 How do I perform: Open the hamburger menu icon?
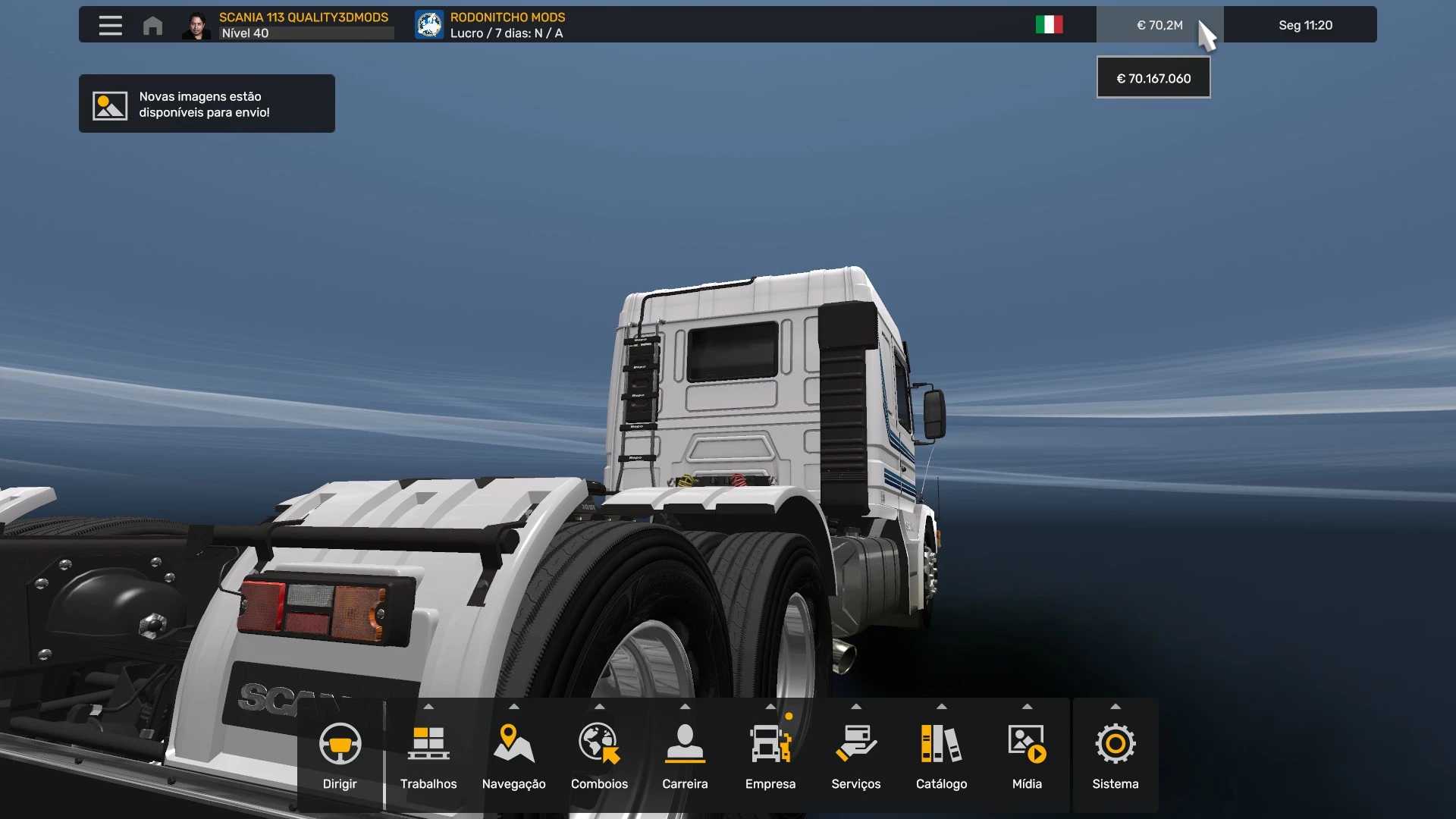[110, 26]
